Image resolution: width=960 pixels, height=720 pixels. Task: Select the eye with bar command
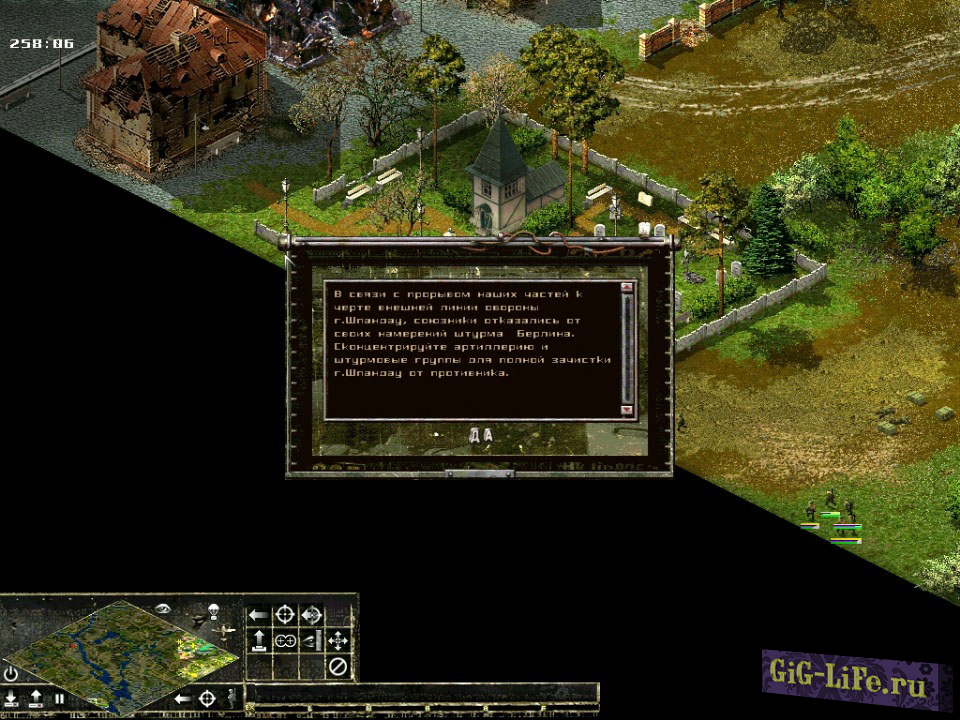(x=312, y=641)
